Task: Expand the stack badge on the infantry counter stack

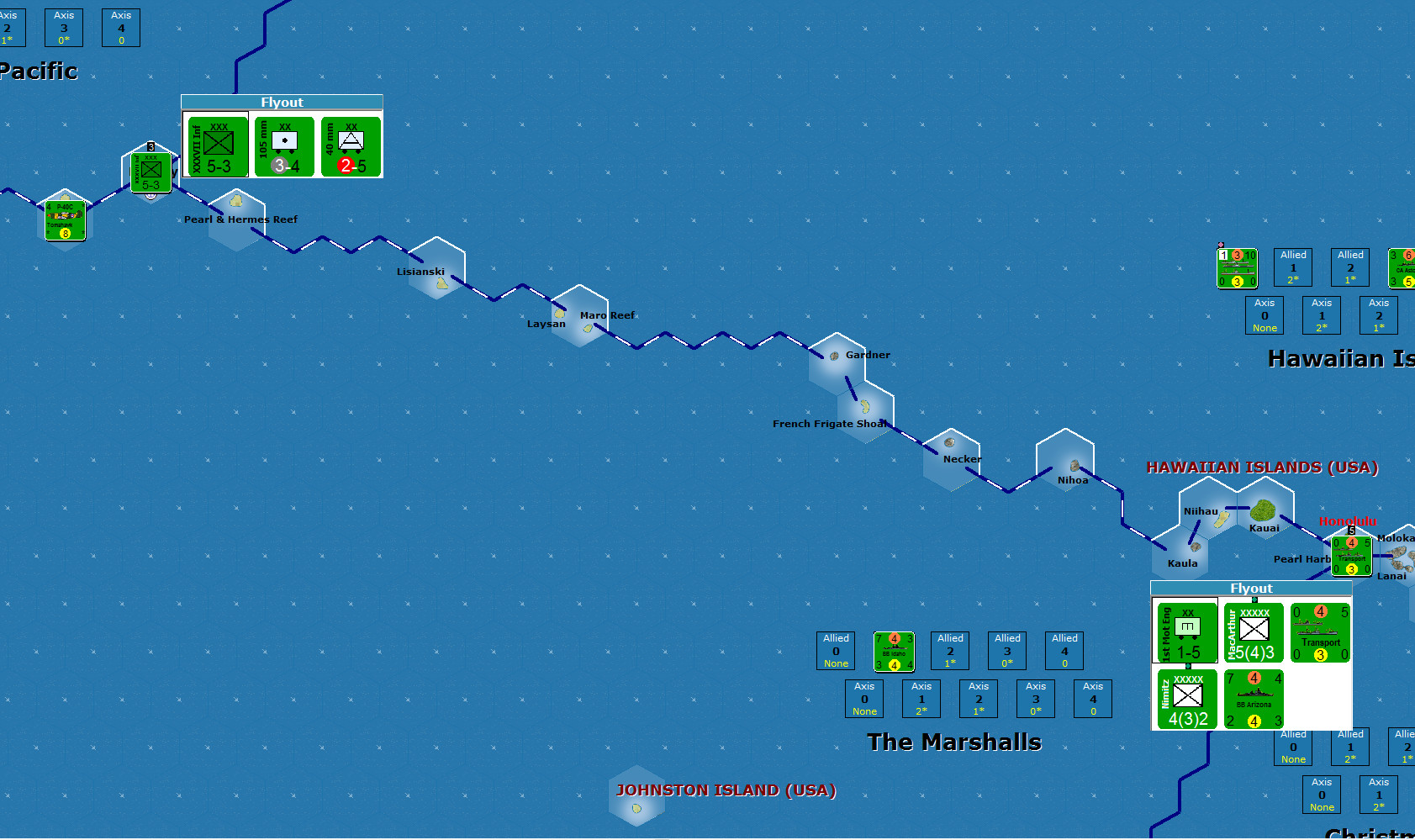Action: pos(151,146)
